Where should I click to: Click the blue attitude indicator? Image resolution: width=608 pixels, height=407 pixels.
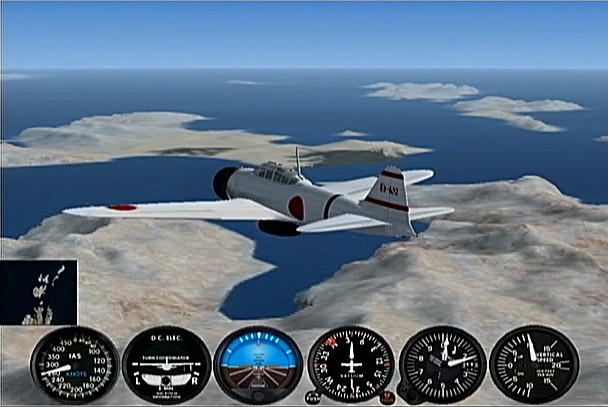(x=257, y=364)
